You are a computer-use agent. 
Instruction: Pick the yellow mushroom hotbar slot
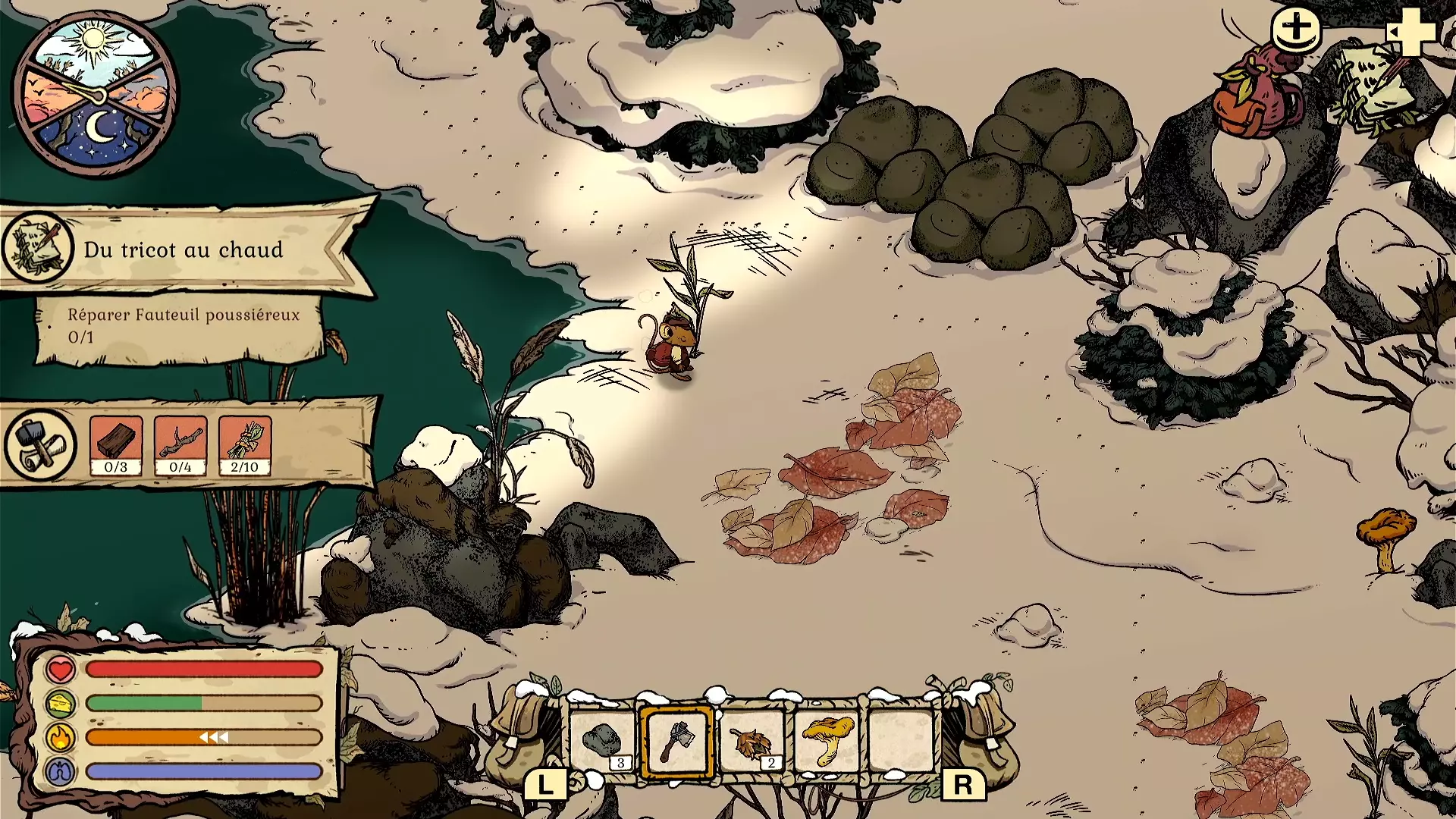pyautogui.click(x=827, y=741)
